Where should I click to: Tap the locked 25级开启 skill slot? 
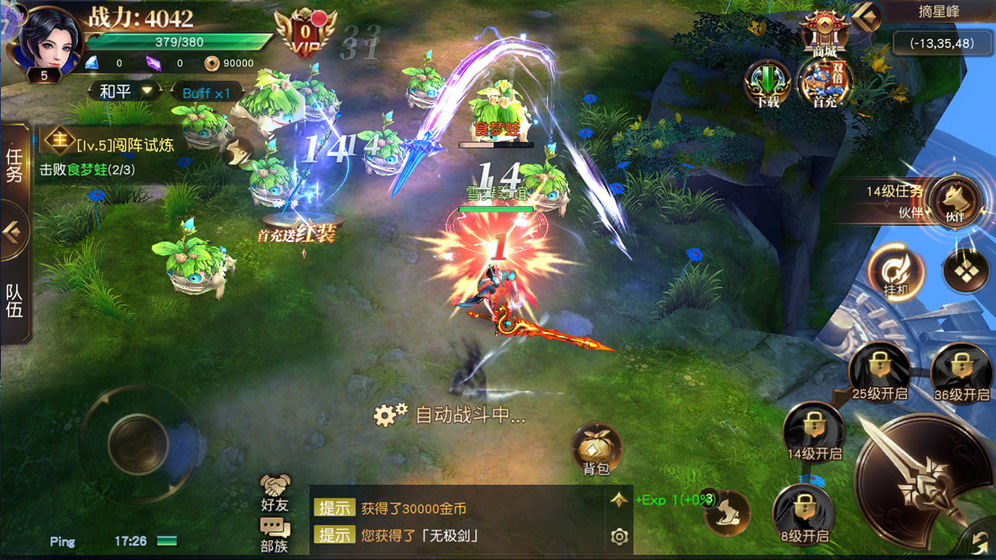point(878,369)
